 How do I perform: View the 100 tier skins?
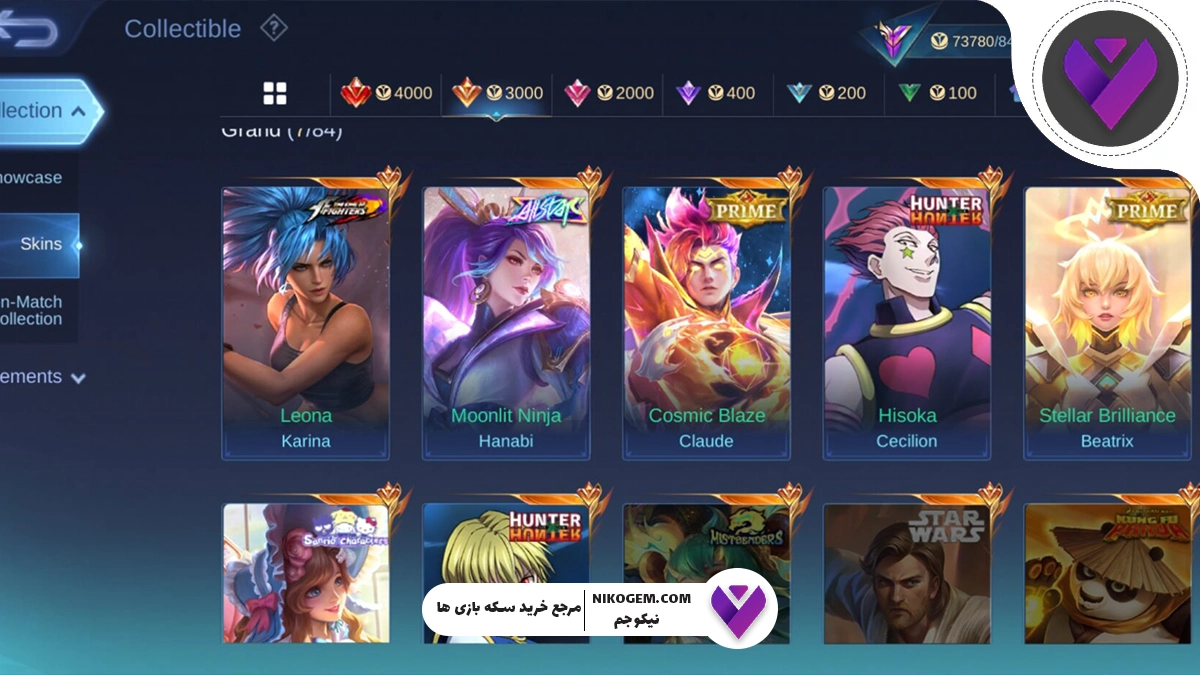coord(937,93)
